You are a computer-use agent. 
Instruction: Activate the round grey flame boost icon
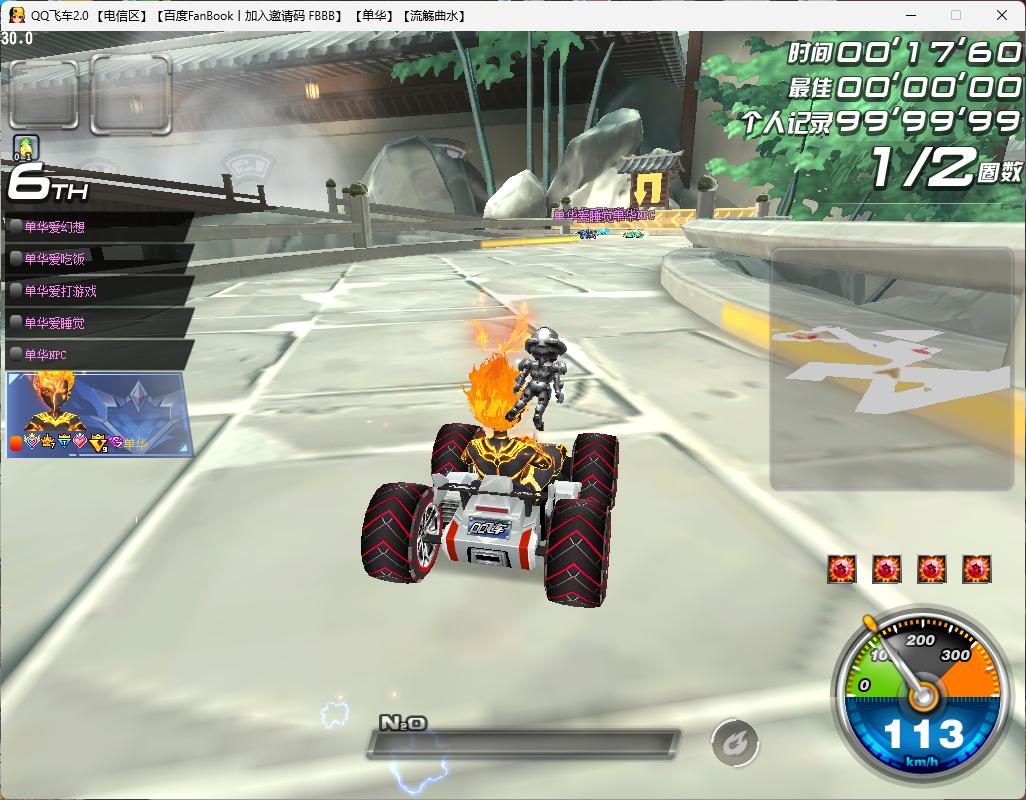pos(735,744)
